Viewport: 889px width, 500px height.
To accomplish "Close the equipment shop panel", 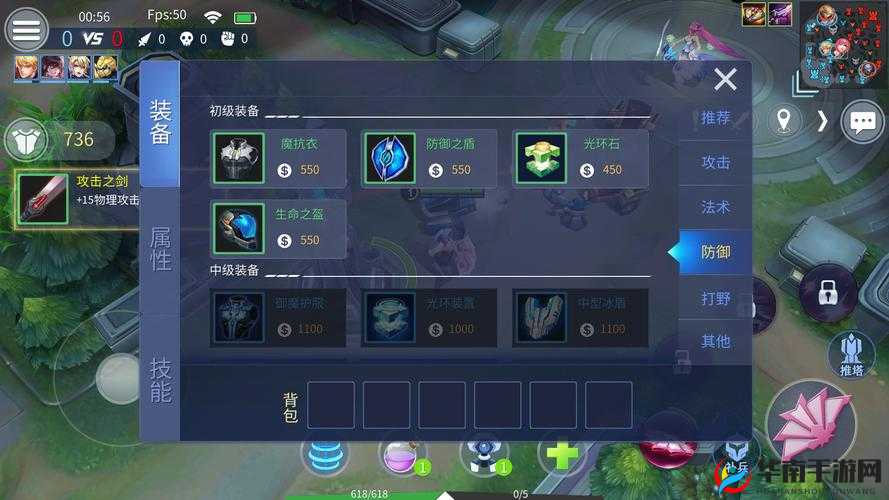I will point(725,80).
